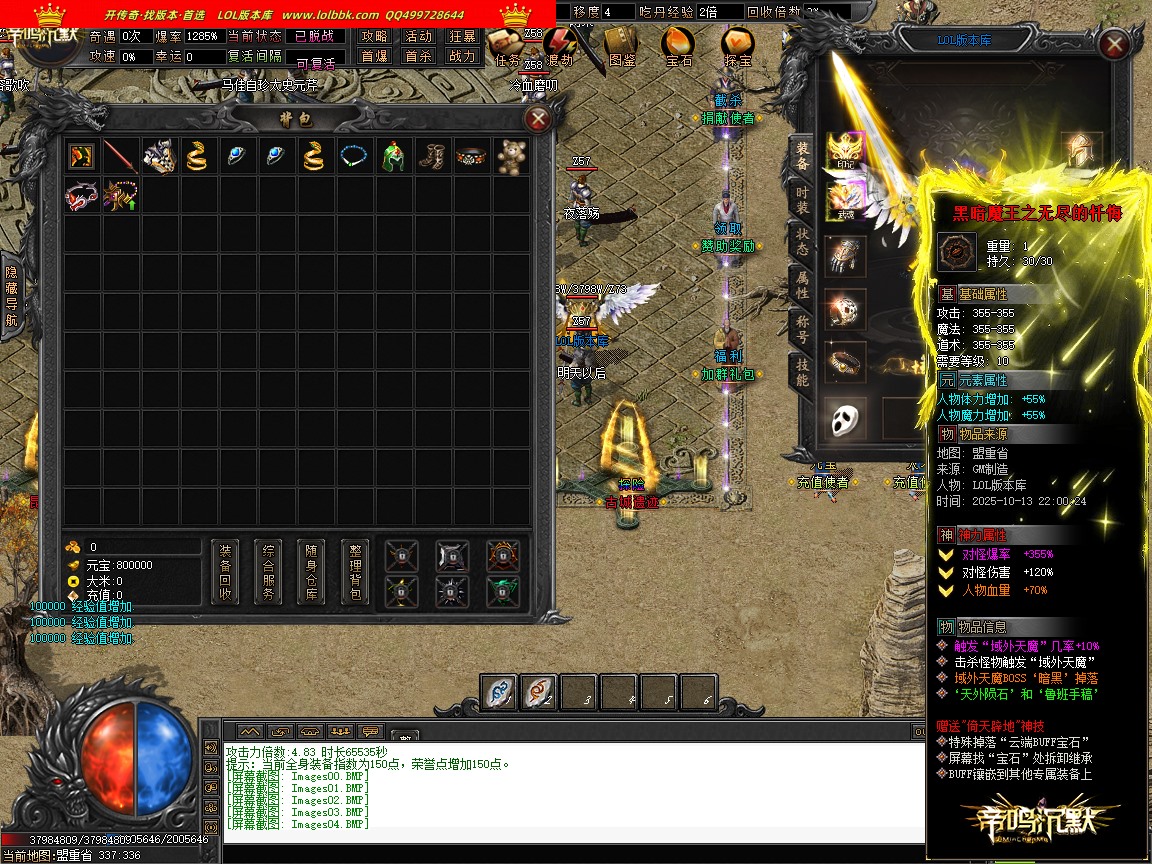Image resolution: width=1152 pixels, height=864 pixels.
Task: Expand the 隐藏导航 hidden navigation side tab
Action: point(11,295)
